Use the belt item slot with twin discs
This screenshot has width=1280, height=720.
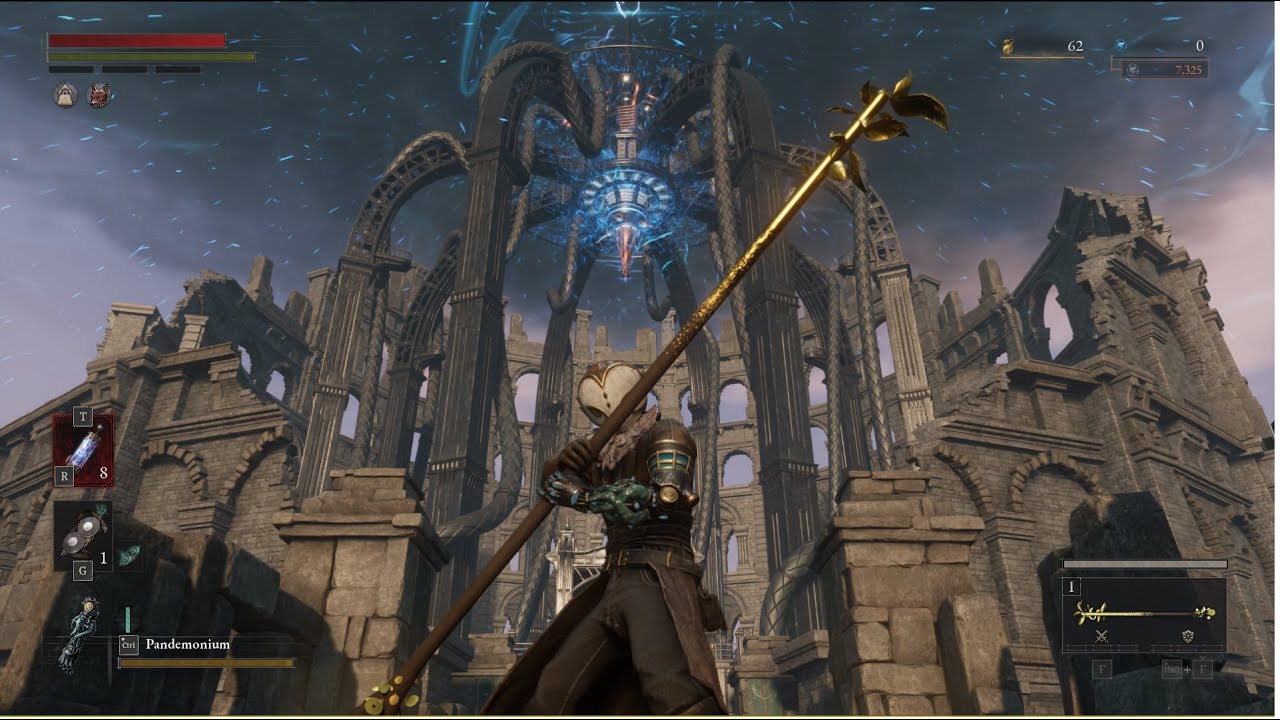point(83,535)
